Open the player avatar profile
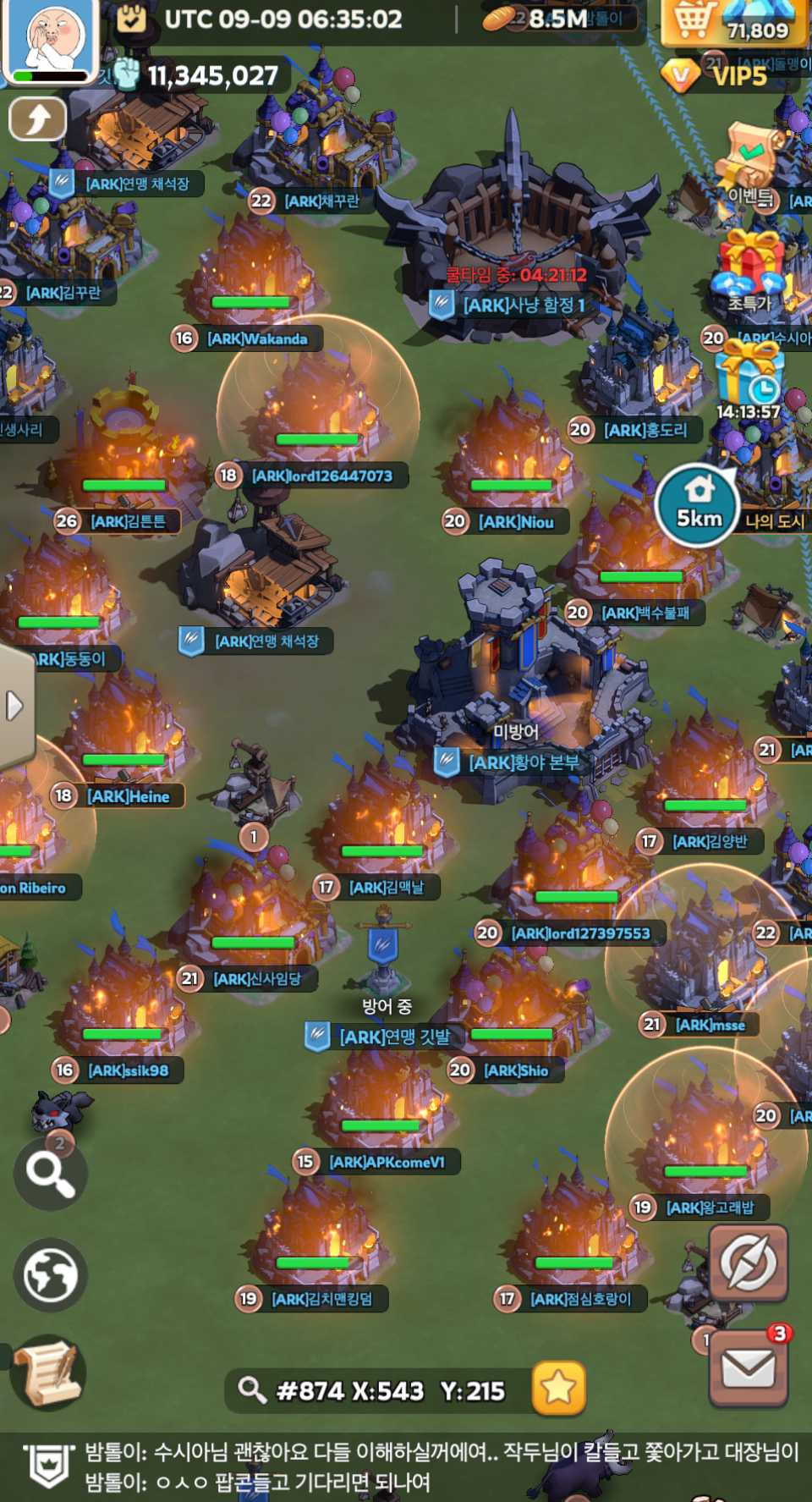The height and width of the screenshot is (1502, 812). [49, 40]
